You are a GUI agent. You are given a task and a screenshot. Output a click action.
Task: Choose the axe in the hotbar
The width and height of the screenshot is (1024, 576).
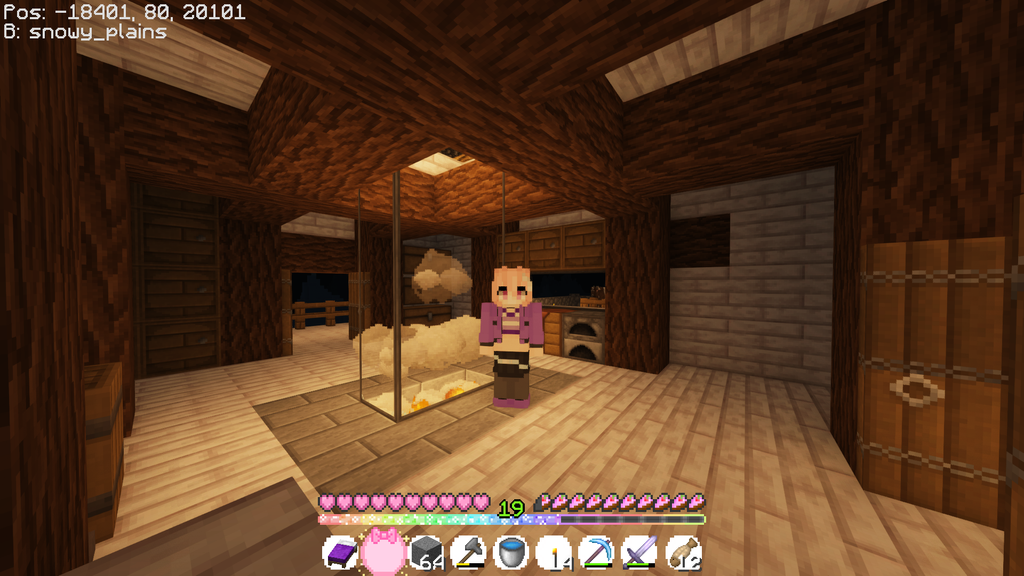468,552
